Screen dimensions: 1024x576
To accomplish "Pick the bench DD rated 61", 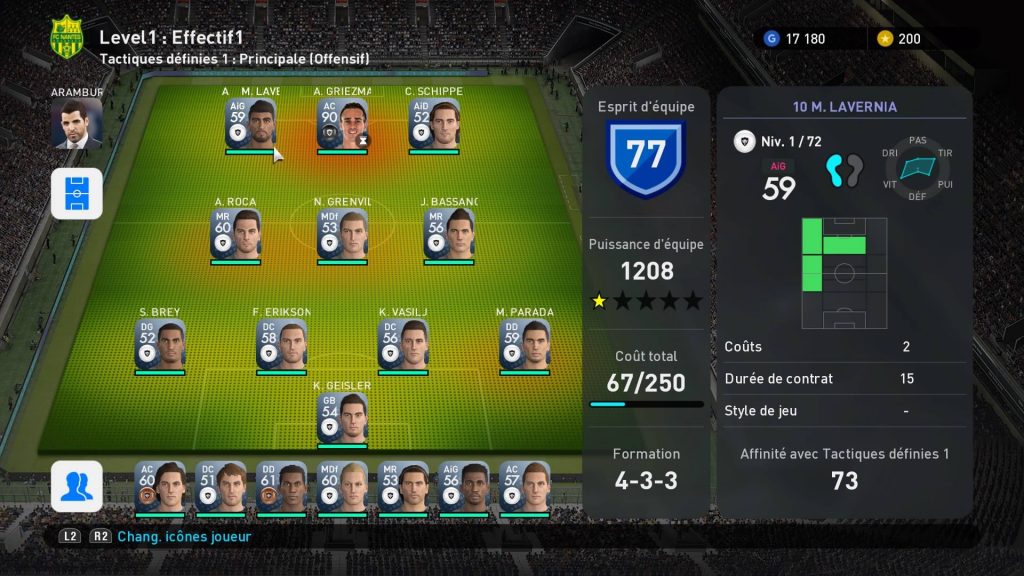I will tap(281, 486).
